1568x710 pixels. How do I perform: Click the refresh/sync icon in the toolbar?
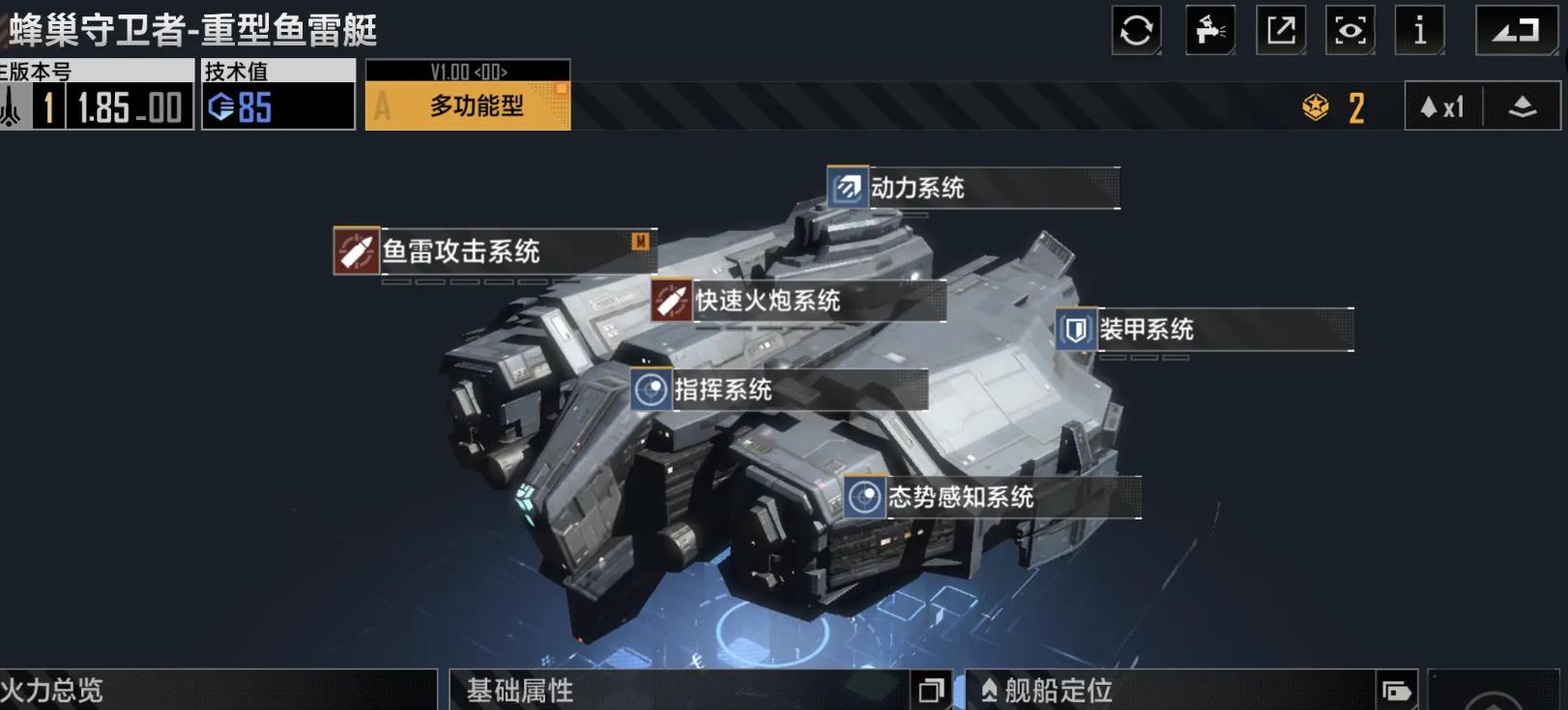pos(1136,29)
